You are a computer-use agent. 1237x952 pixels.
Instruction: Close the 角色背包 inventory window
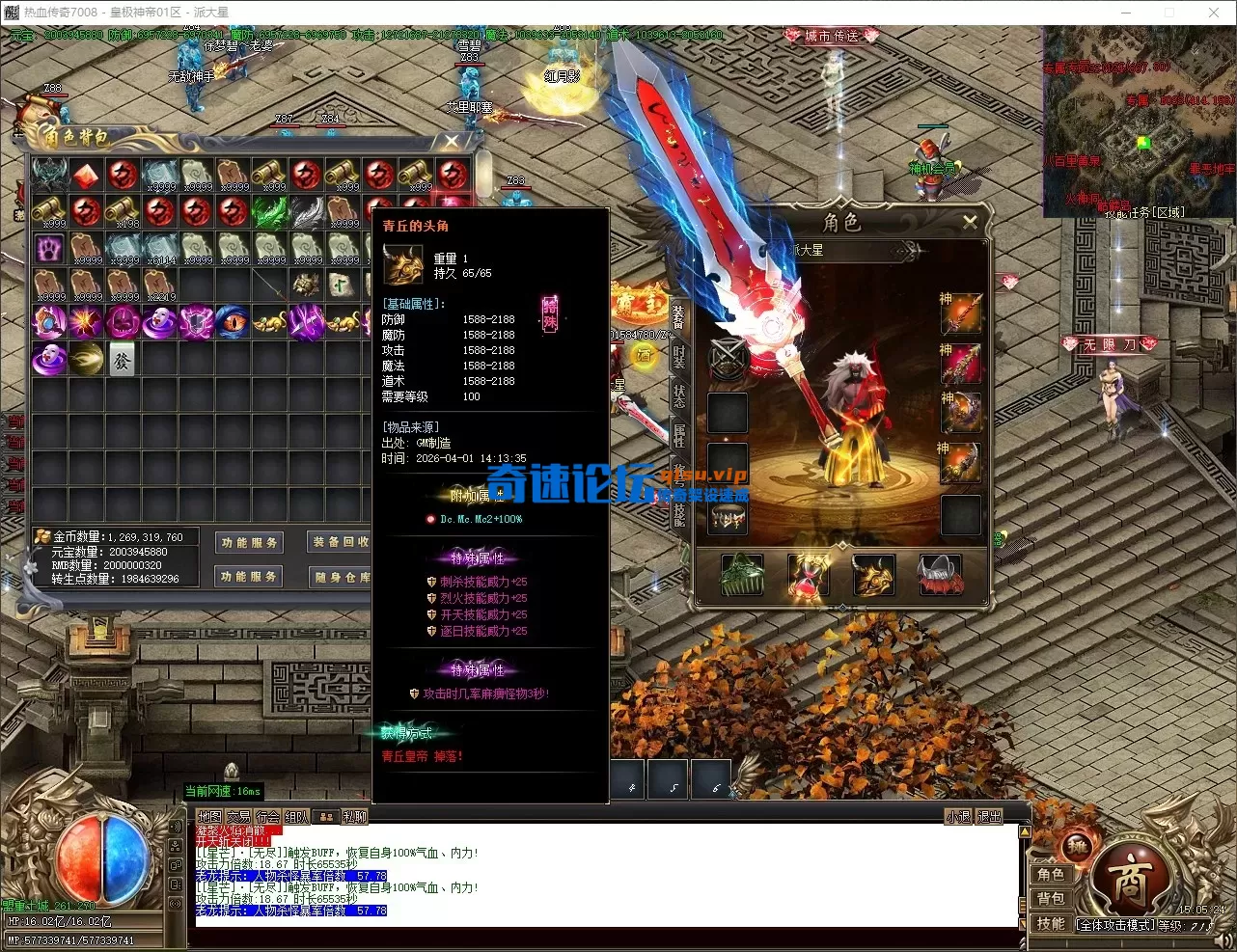coord(452,142)
